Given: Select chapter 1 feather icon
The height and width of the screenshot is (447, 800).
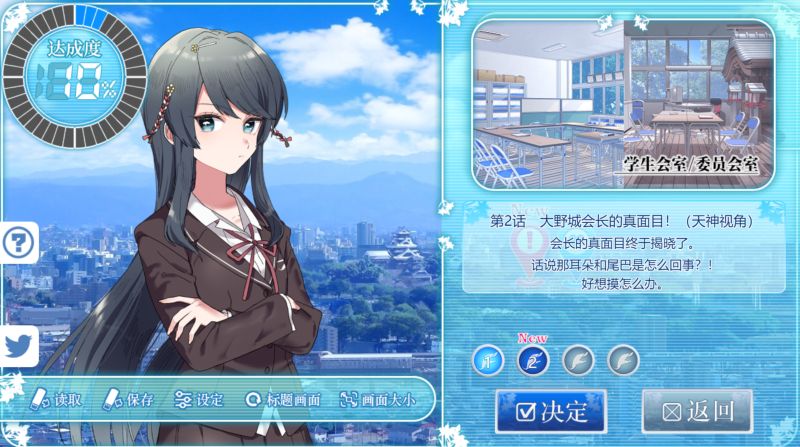Looking at the screenshot, I should [x=489, y=358].
